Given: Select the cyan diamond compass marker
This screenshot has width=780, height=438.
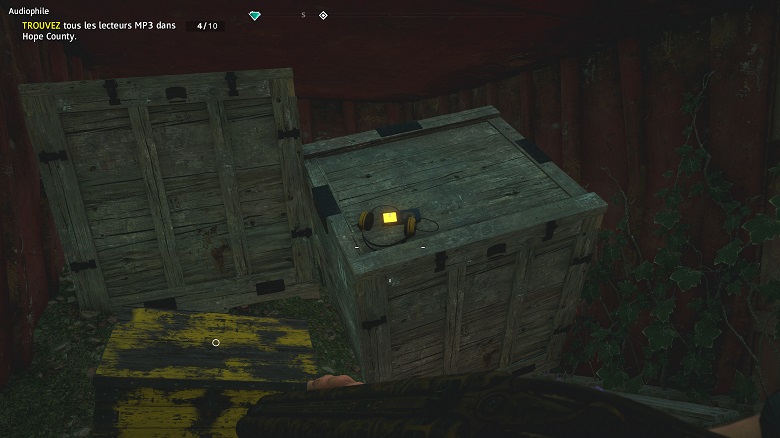Looking at the screenshot, I should (255, 16).
